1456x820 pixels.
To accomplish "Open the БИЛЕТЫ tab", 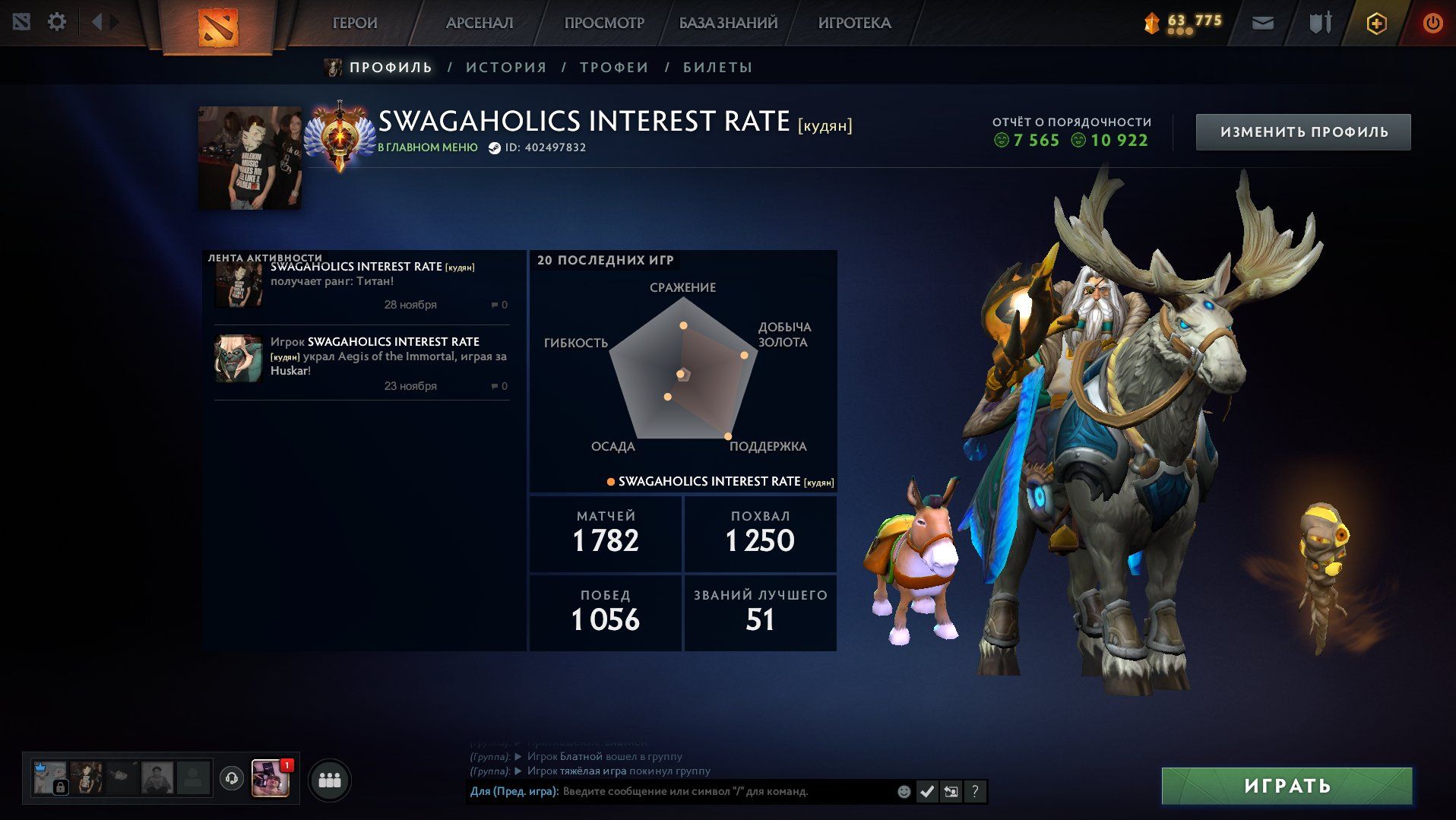I will tap(717, 68).
